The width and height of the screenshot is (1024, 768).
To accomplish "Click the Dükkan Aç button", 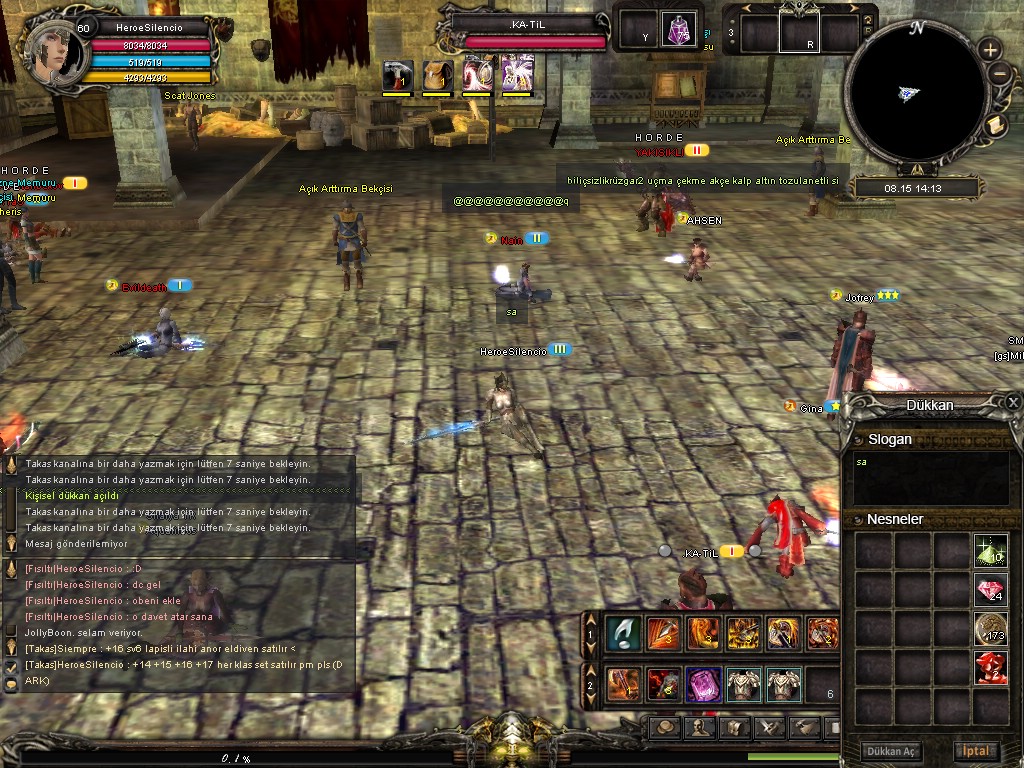I will 891,751.
